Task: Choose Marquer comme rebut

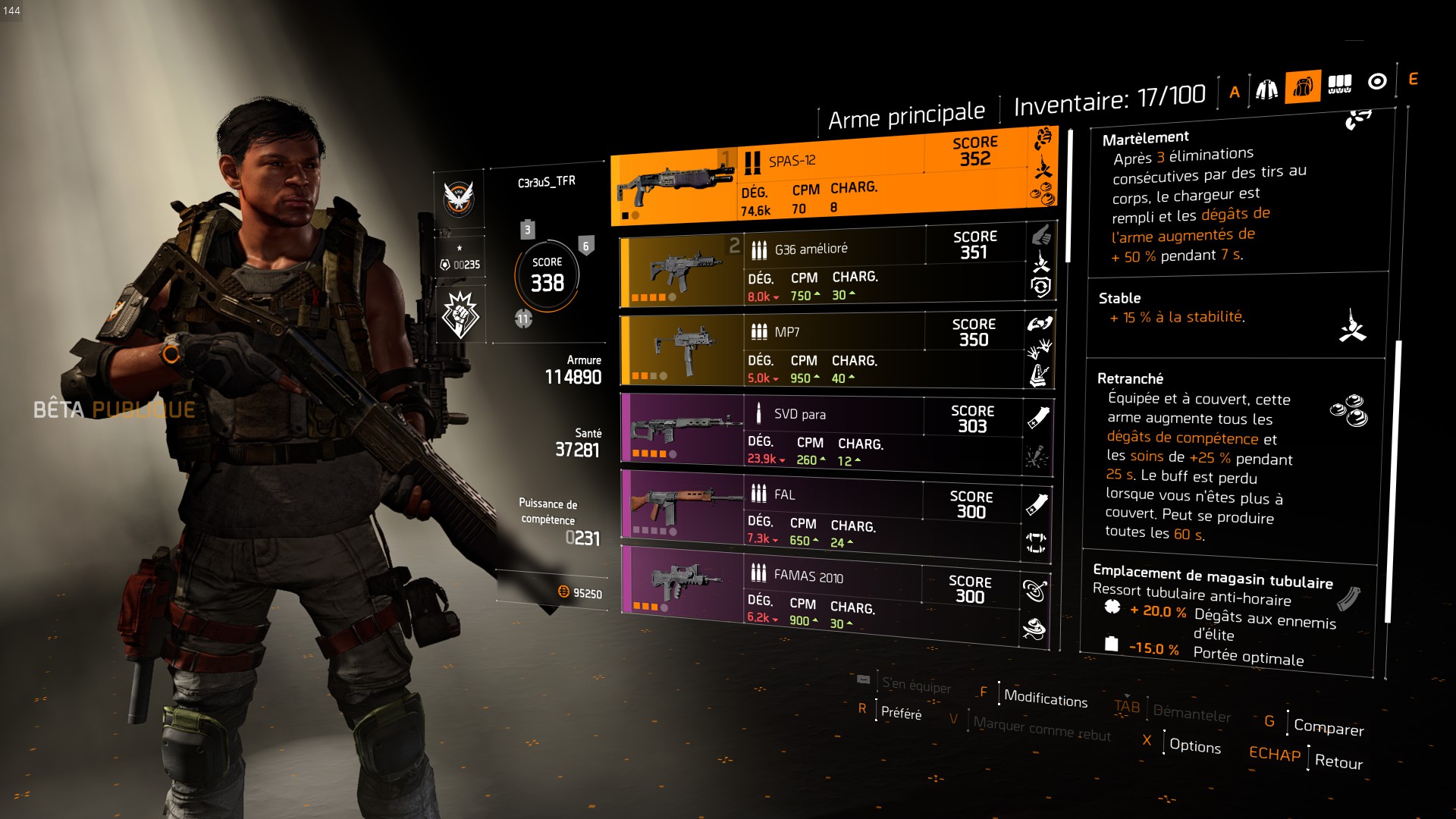Action: (x=1042, y=729)
